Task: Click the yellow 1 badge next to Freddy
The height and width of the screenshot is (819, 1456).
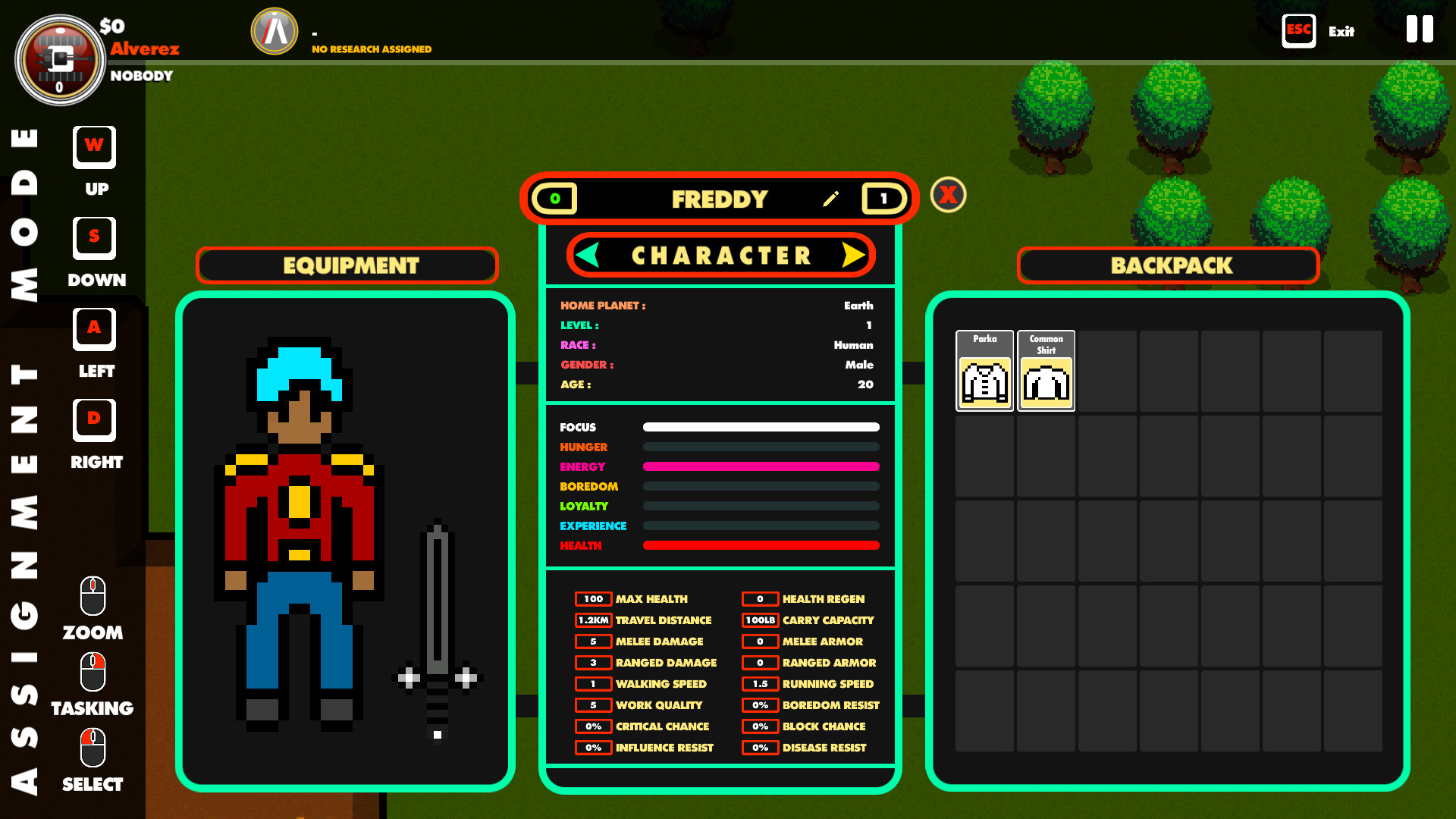Action: coord(883,199)
